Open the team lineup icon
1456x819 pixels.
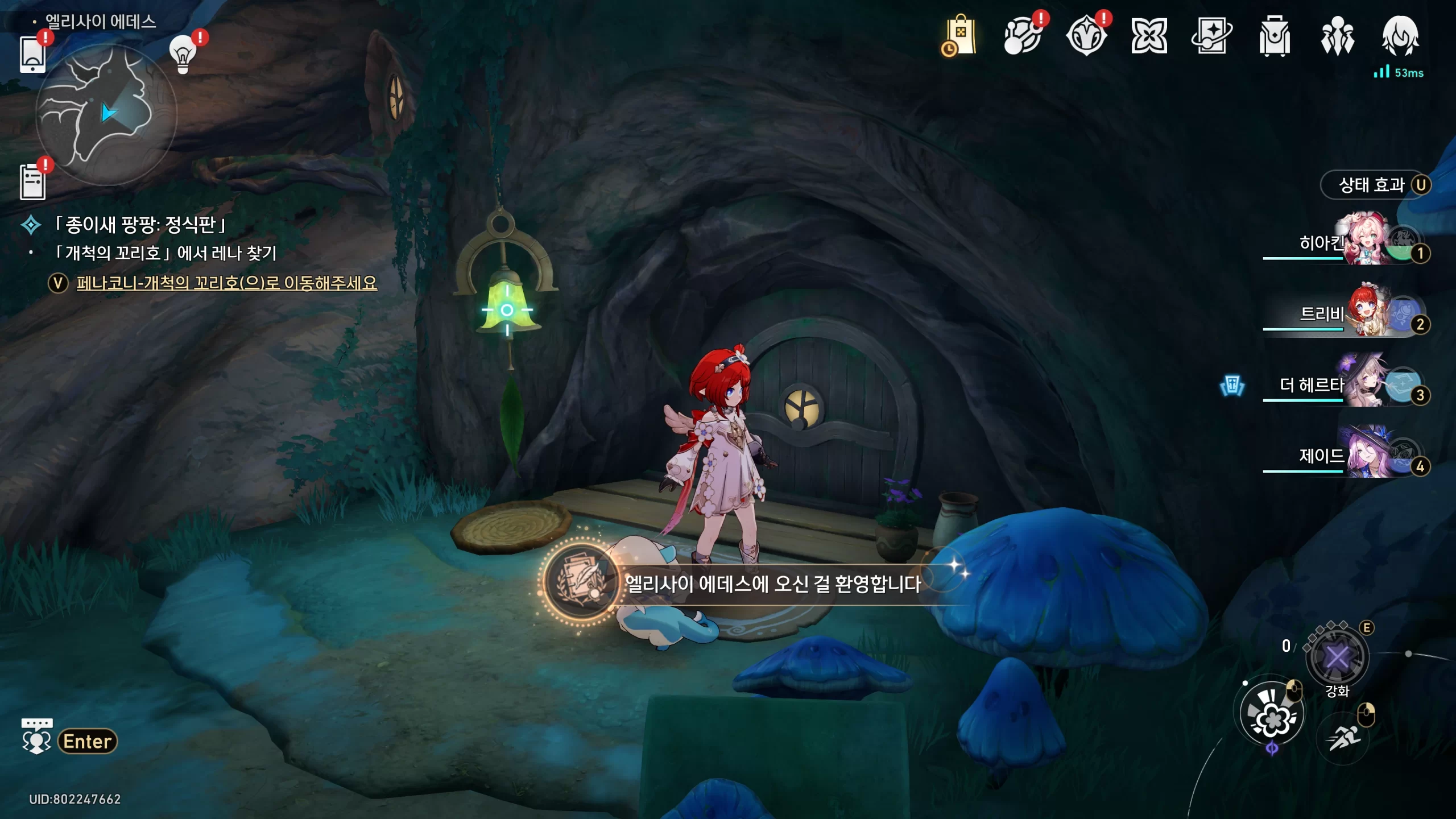[1337, 36]
